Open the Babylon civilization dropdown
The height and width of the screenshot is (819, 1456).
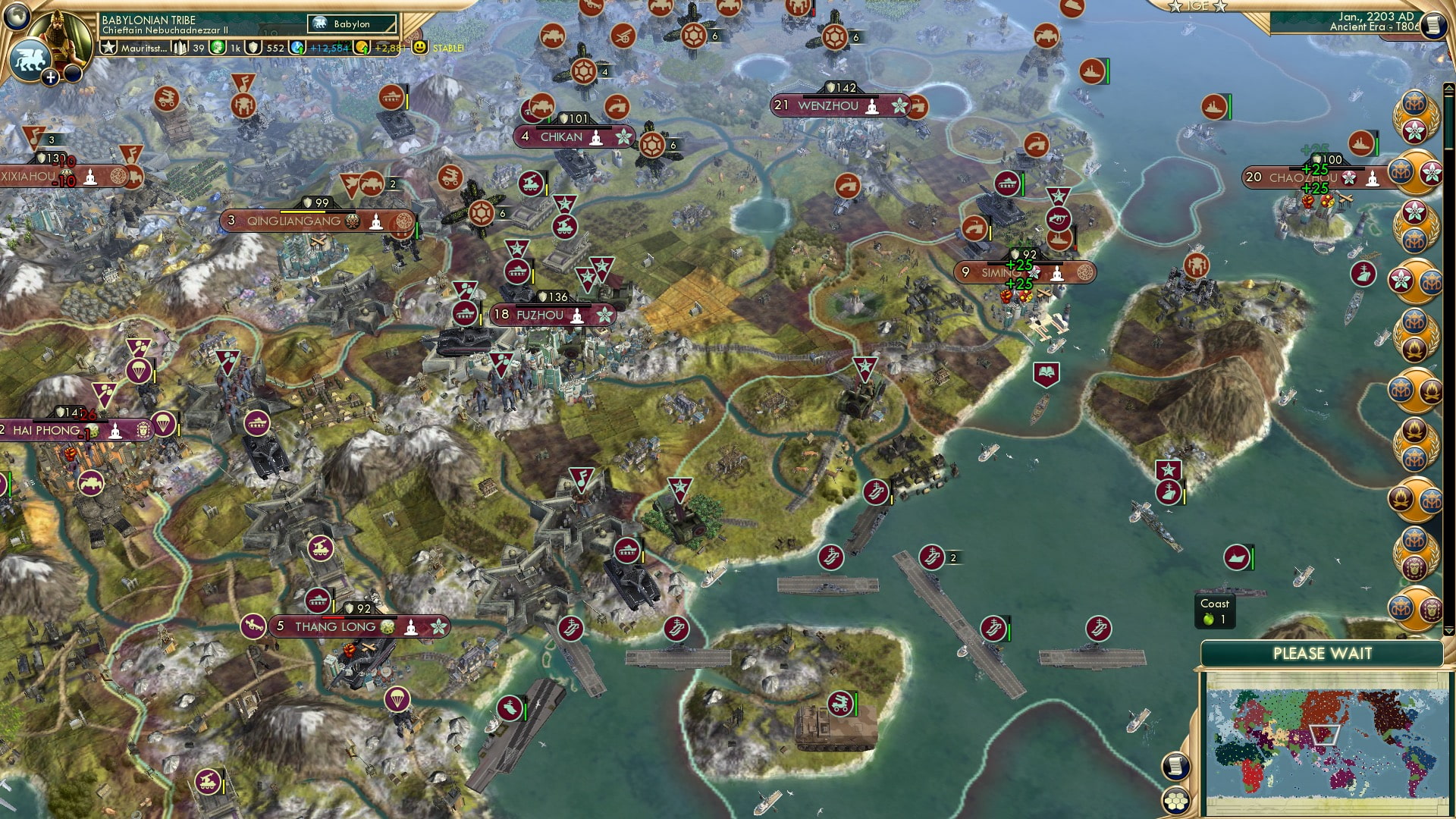coord(351,24)
